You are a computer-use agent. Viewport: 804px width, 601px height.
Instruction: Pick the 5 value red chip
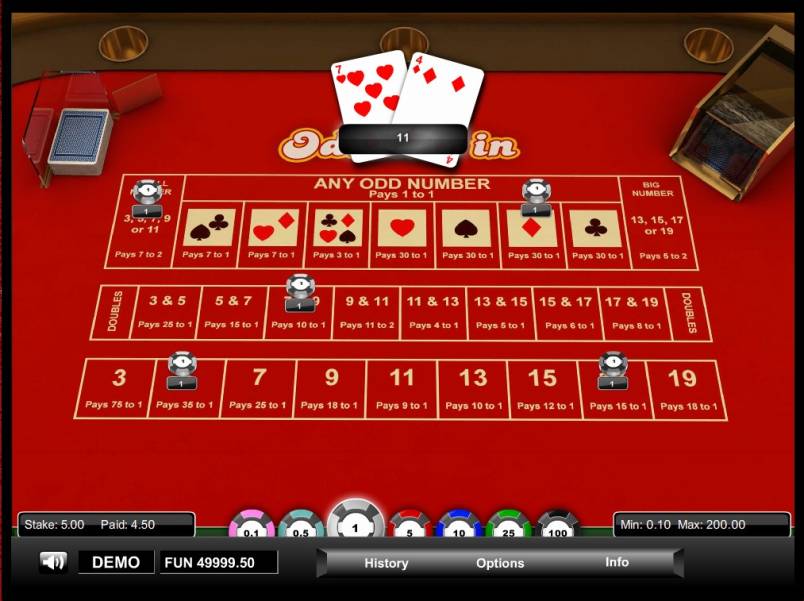coord(409,527)
